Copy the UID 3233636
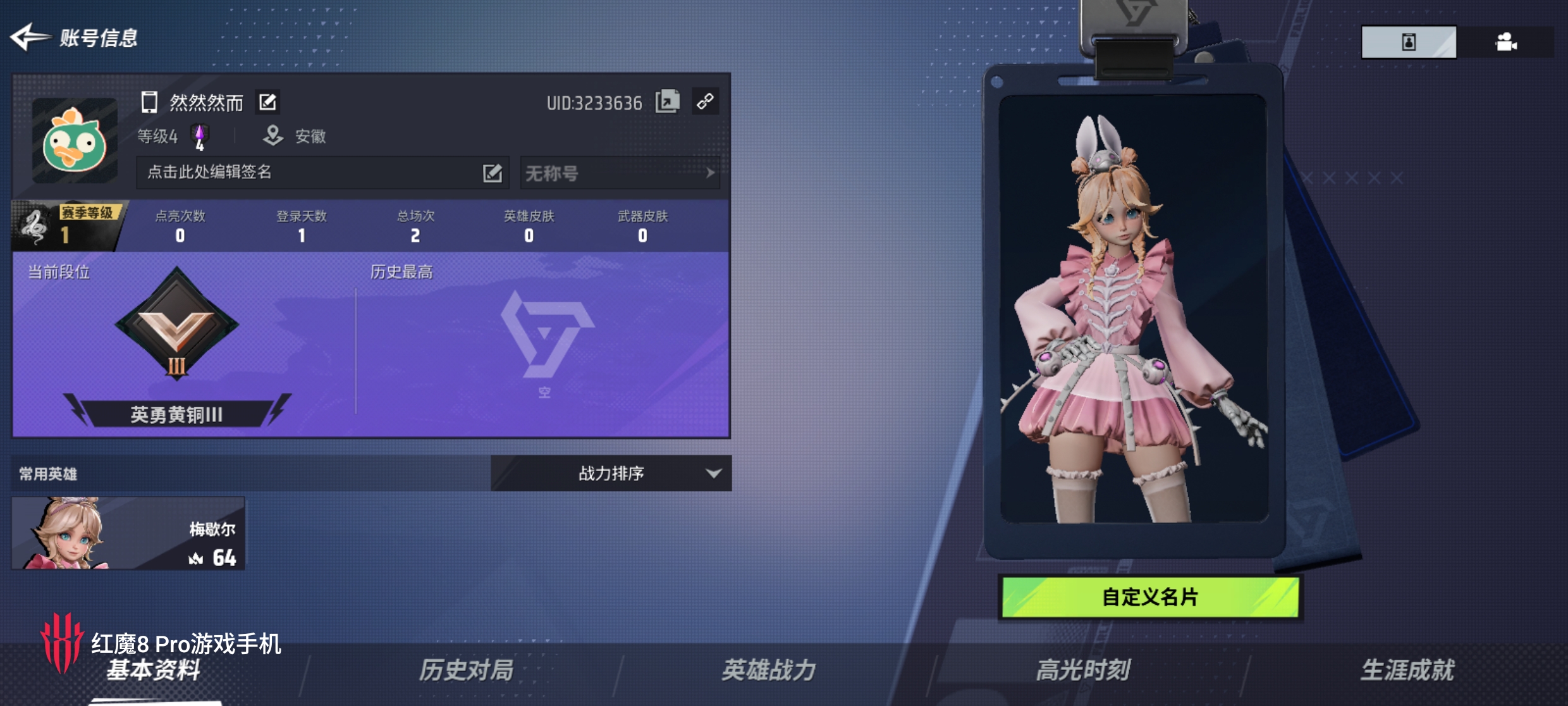 (x=667, y=102)
